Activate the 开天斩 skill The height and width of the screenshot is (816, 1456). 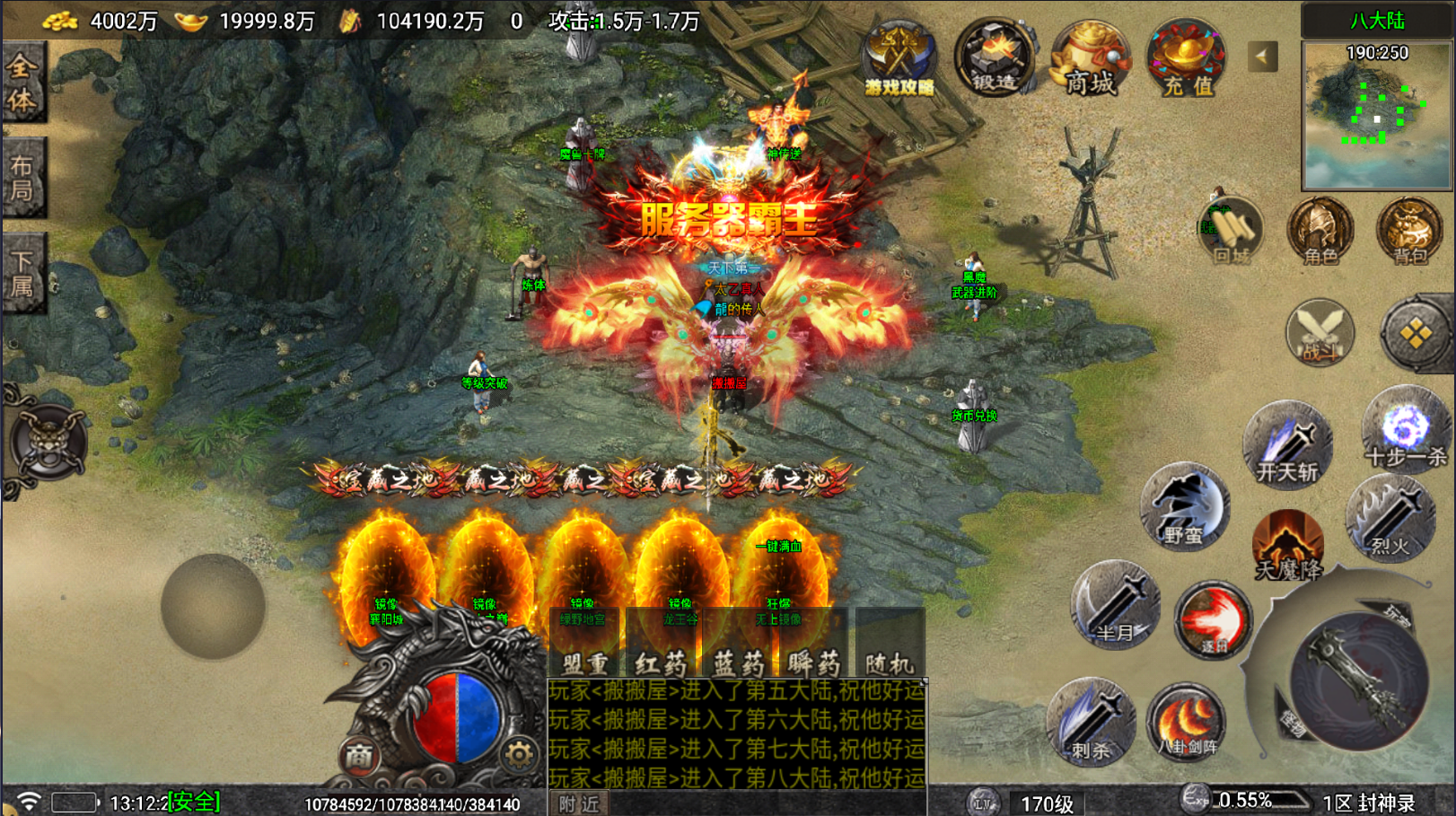1287,446
